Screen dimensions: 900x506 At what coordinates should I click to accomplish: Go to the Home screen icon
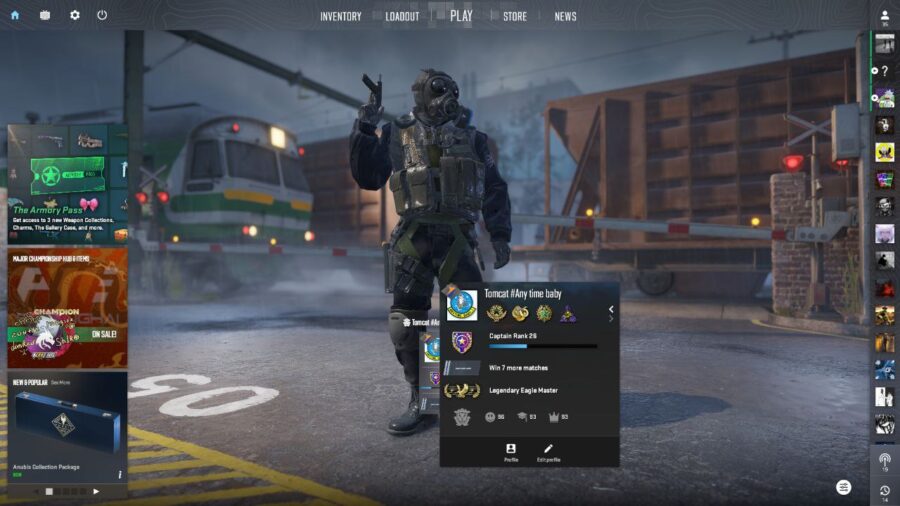(15, 15)
